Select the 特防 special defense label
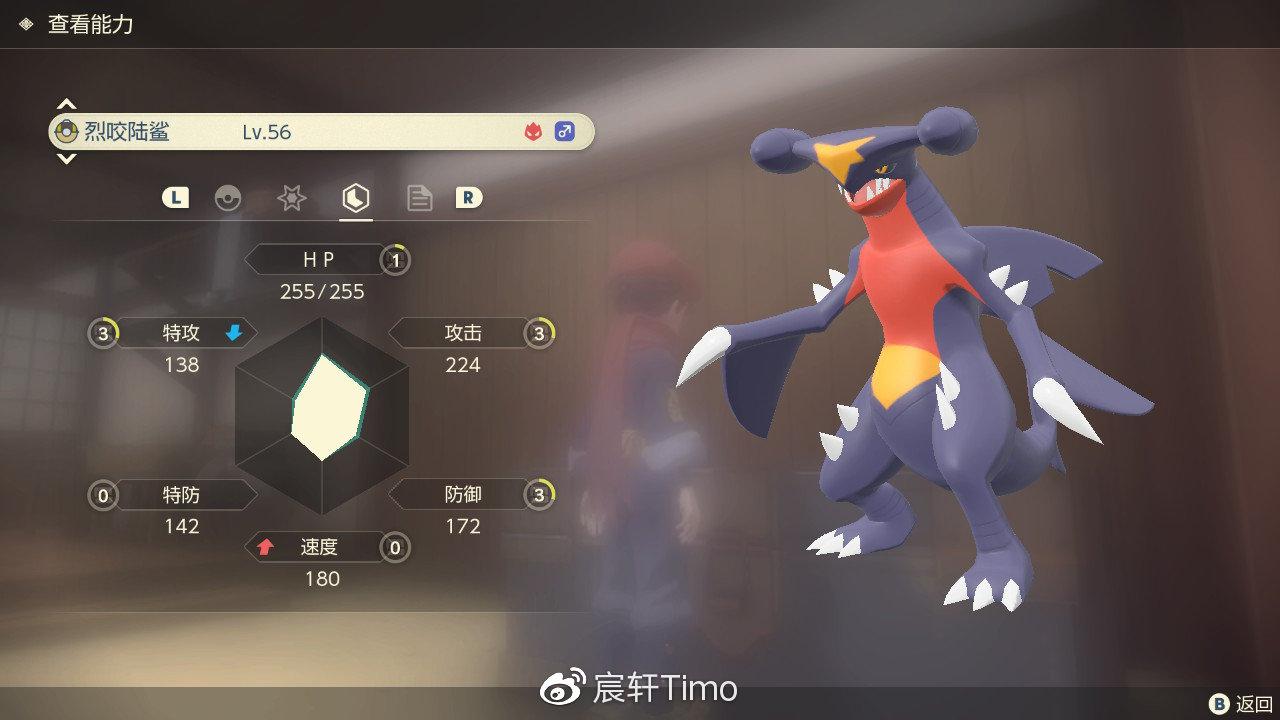 point(181,494)
